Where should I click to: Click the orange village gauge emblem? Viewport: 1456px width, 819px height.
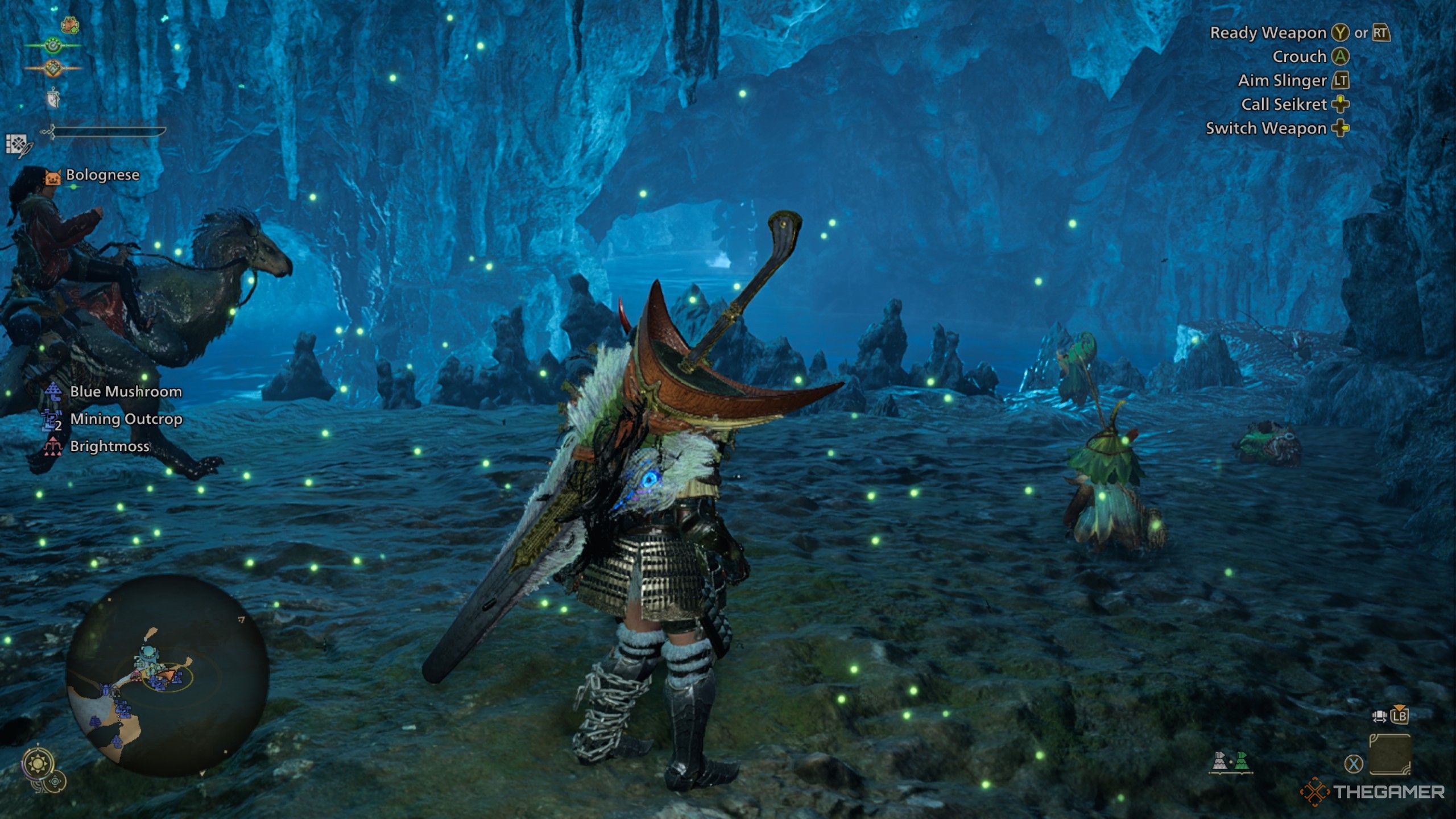click(x=54, y=68)
